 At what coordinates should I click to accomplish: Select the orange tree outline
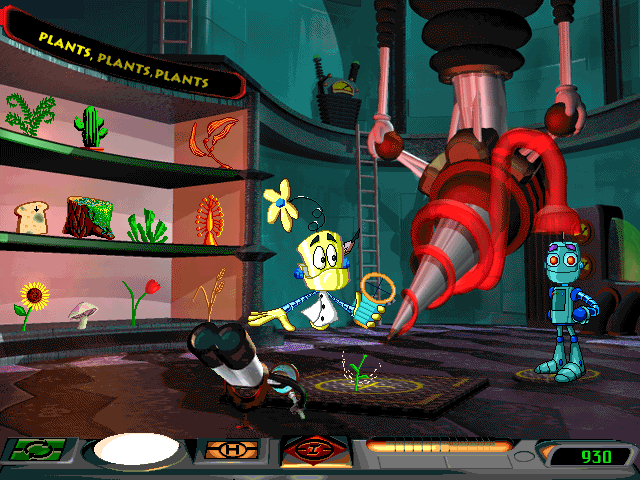tap(209, 217)
